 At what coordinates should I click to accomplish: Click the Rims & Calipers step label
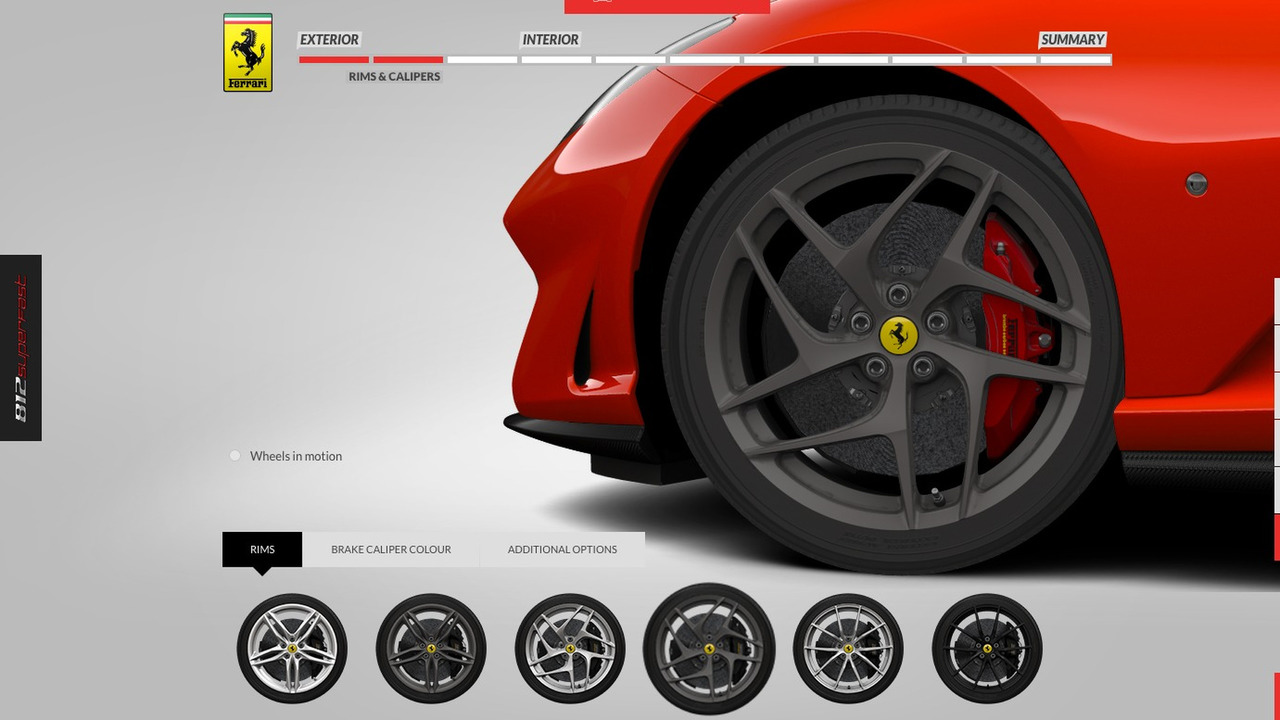pyautogui.click(x=393, y=76)
